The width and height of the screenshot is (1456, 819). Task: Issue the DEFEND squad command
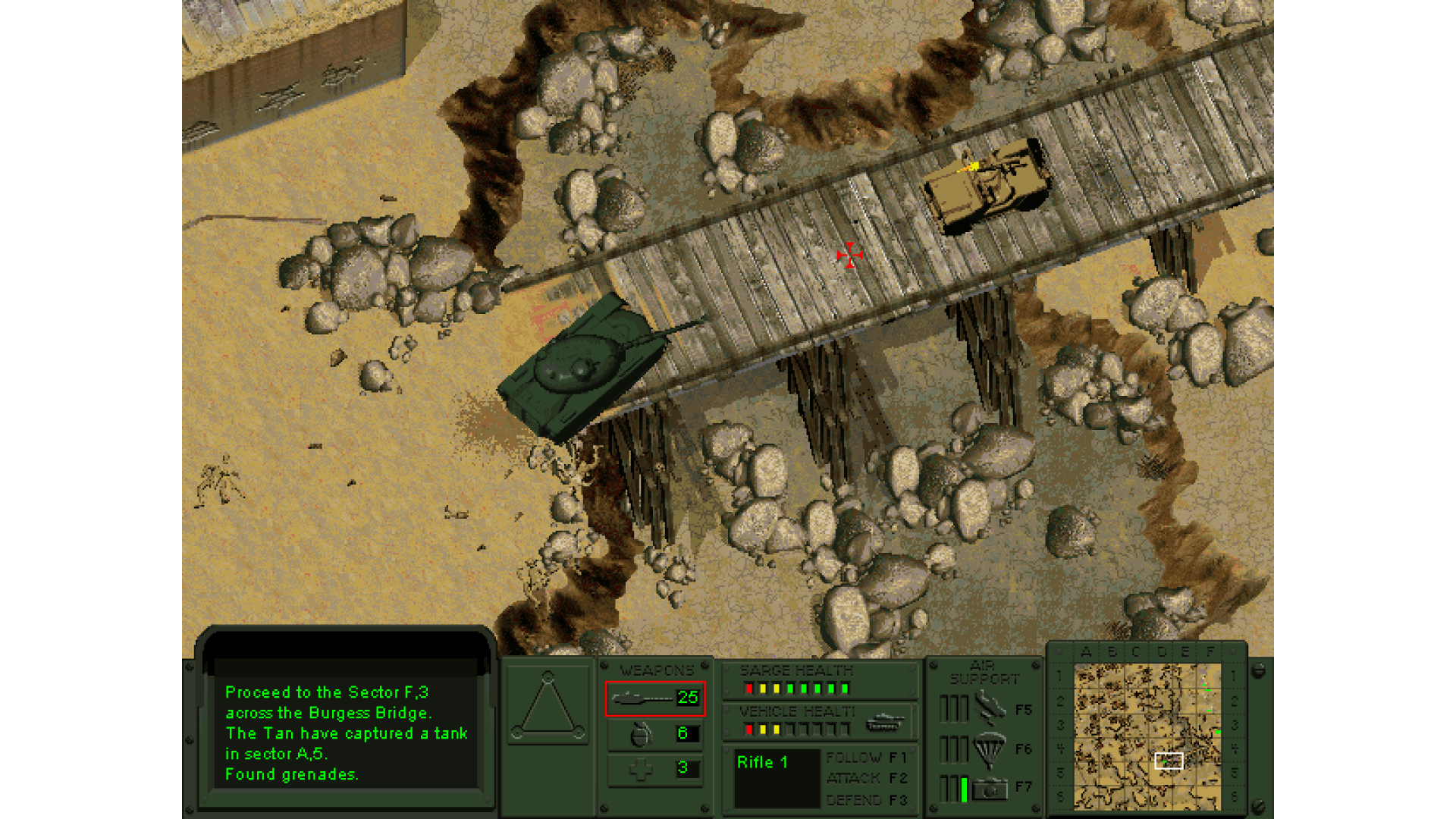(x=866, y=800)
